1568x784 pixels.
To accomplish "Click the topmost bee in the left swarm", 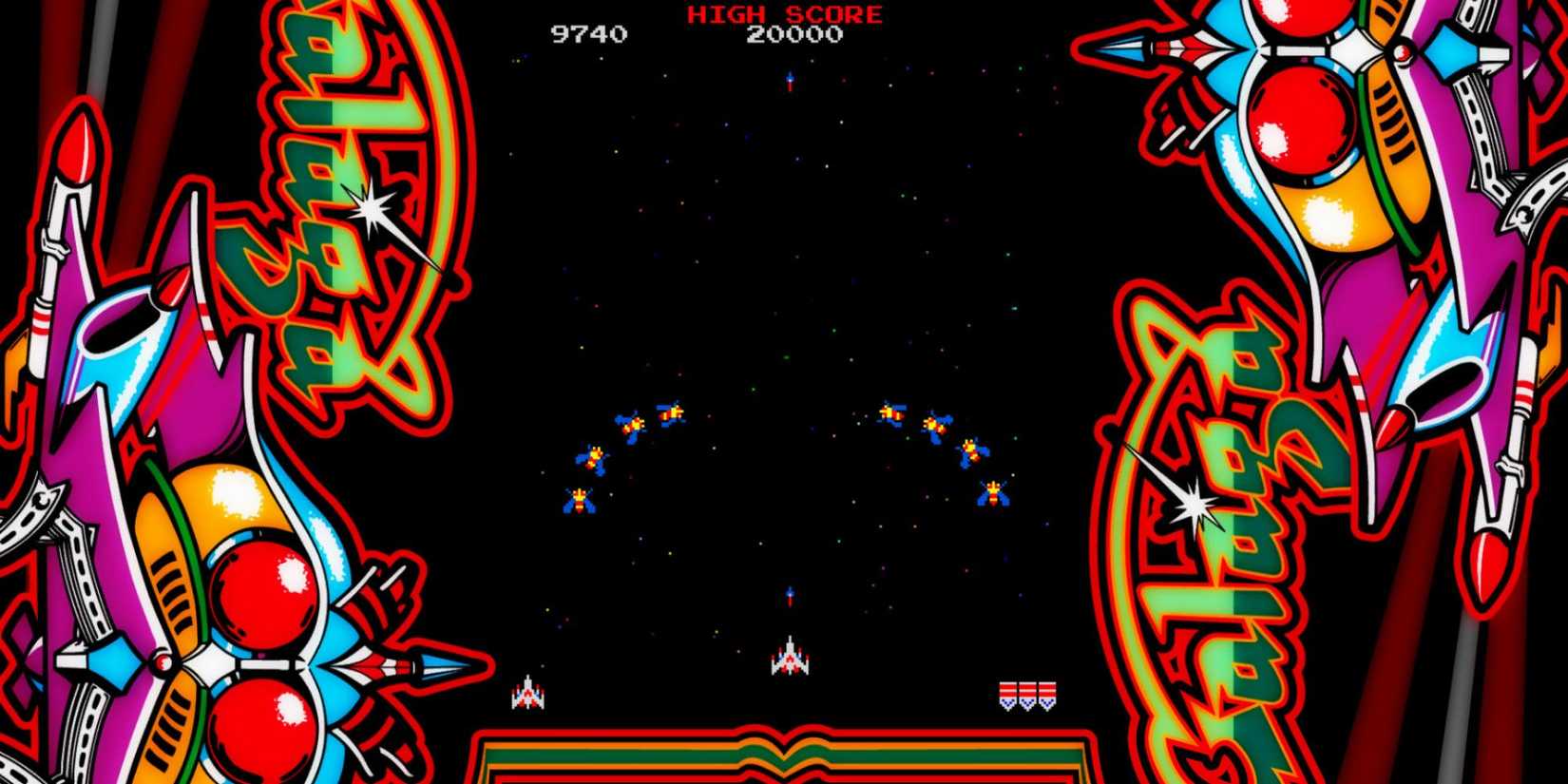I will [672, 412].
